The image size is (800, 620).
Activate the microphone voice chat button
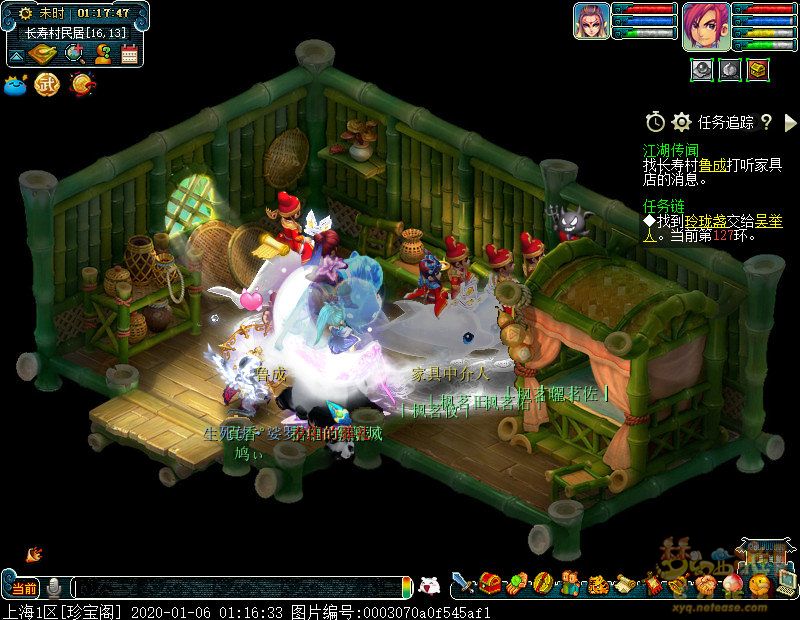click(x=54, y=587)
